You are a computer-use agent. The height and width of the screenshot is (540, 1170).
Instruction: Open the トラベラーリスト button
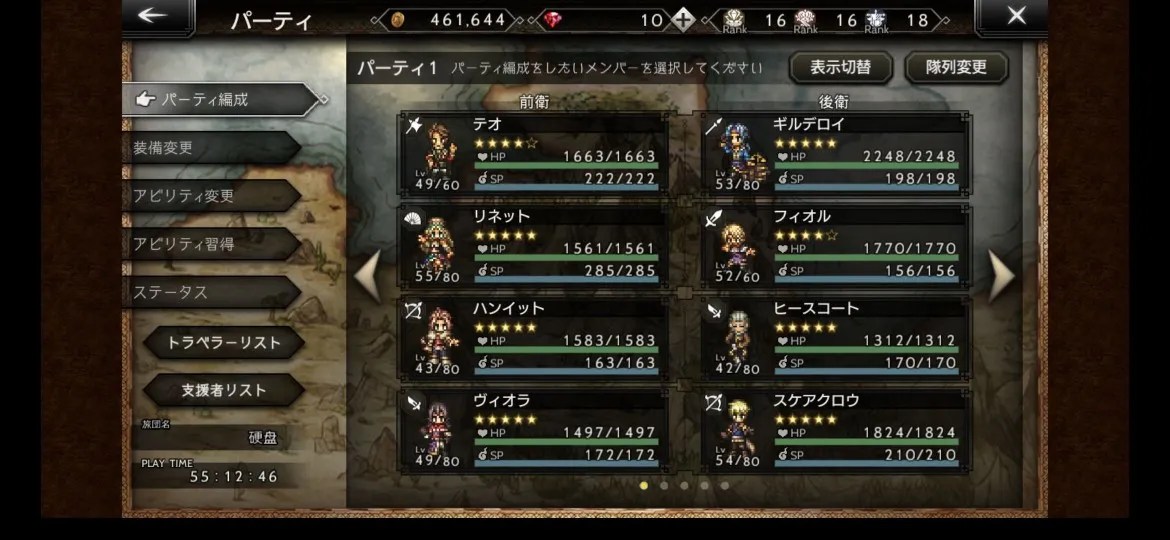pyautogui.click(x=223, y=342)
